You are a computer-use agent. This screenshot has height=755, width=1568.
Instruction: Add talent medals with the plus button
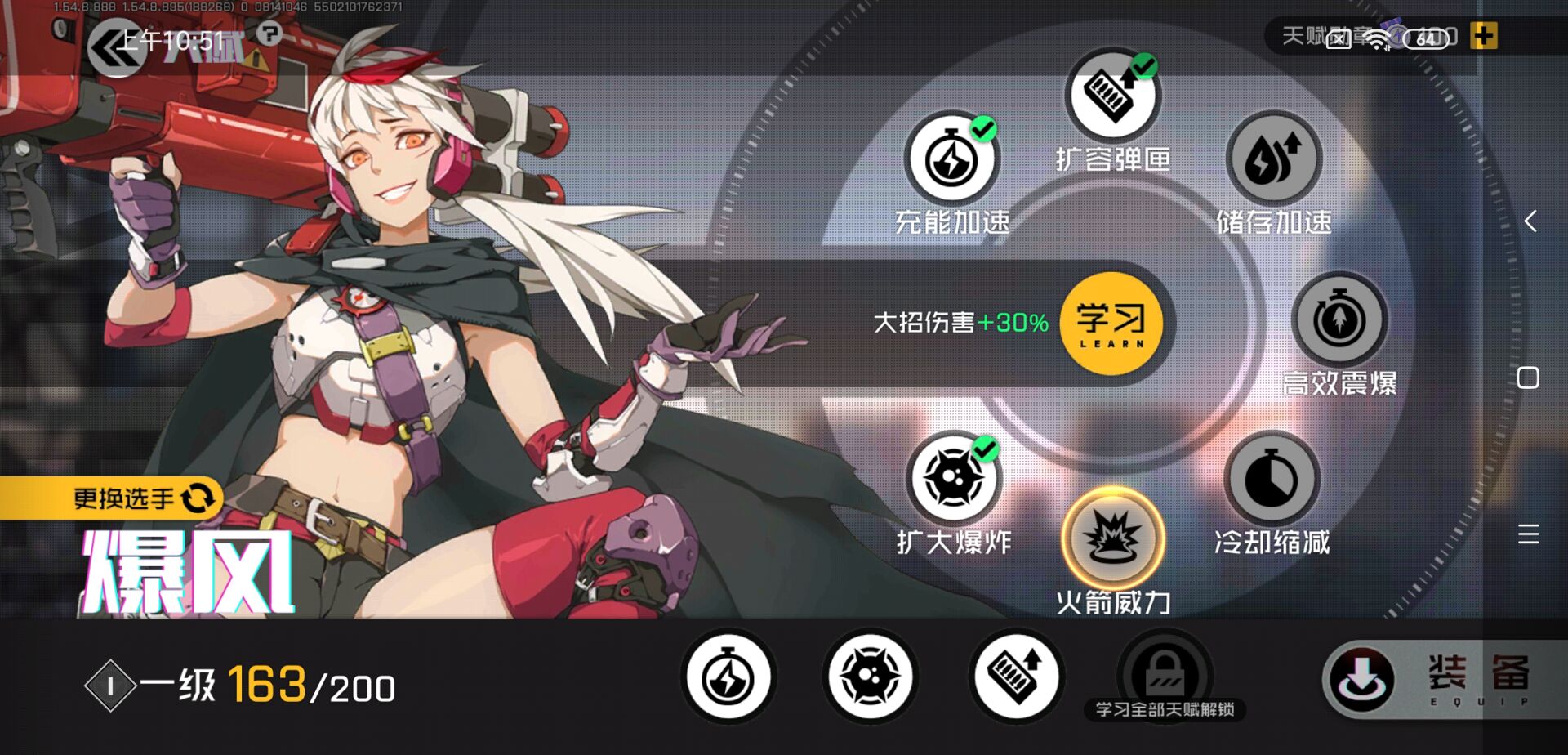pyautogui.click(x=1483, y=36)
